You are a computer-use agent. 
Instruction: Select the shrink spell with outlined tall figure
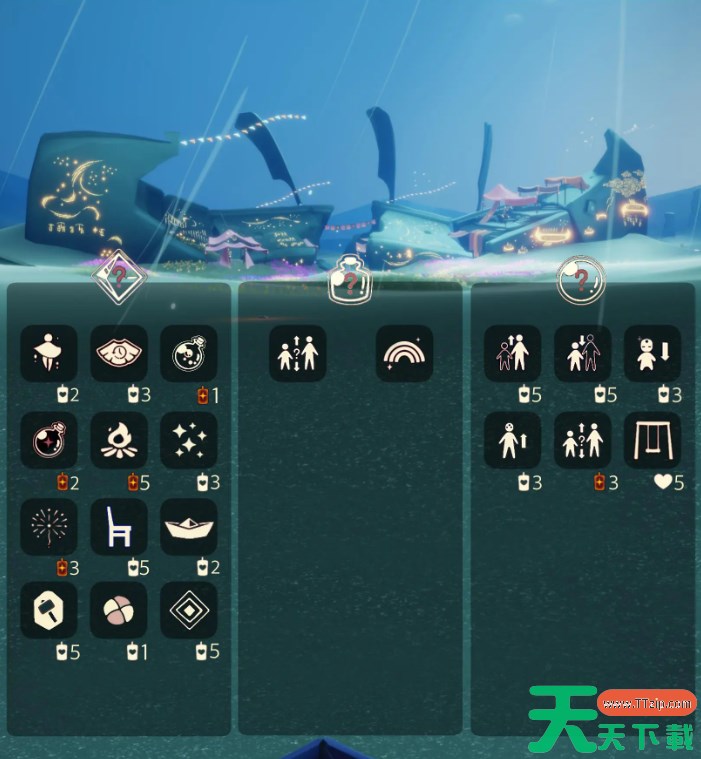[582, 354]
